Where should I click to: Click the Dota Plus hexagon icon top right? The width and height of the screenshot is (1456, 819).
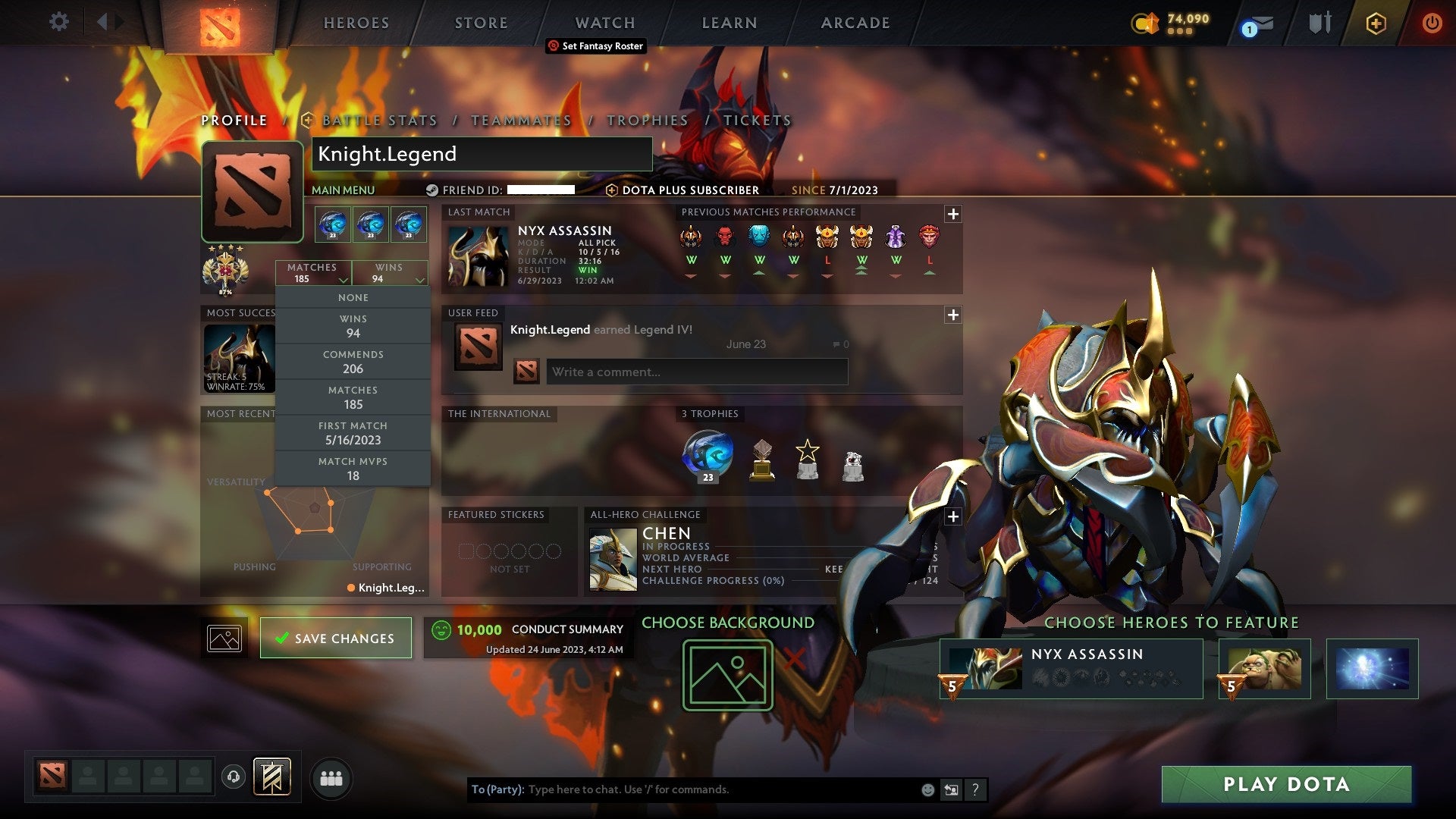click(x=1376, y=24)
